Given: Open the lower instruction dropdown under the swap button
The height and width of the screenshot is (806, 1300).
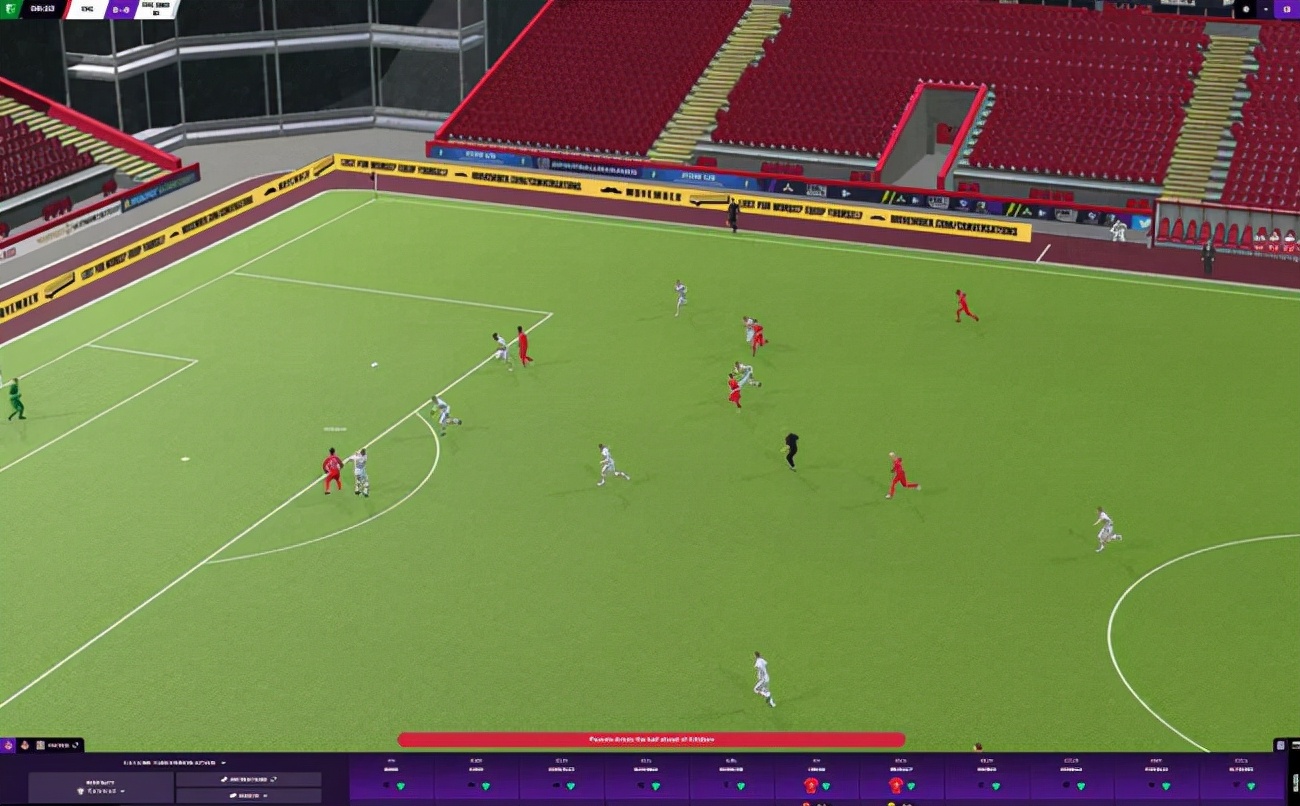Looking at the screenshot, I should coord(248,796).
